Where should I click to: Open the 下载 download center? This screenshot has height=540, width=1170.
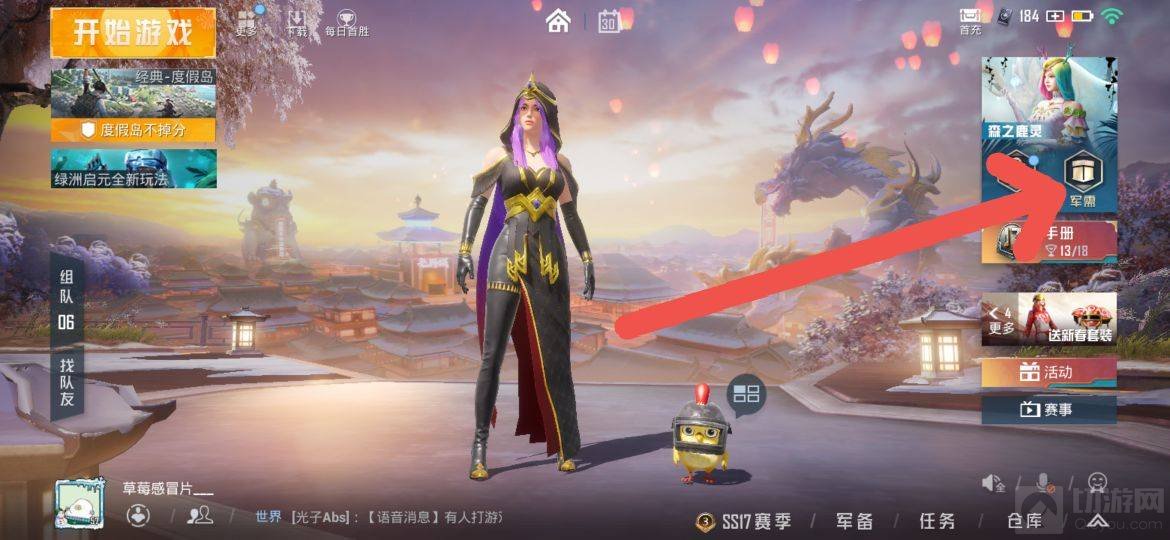(x=296, y=22)
